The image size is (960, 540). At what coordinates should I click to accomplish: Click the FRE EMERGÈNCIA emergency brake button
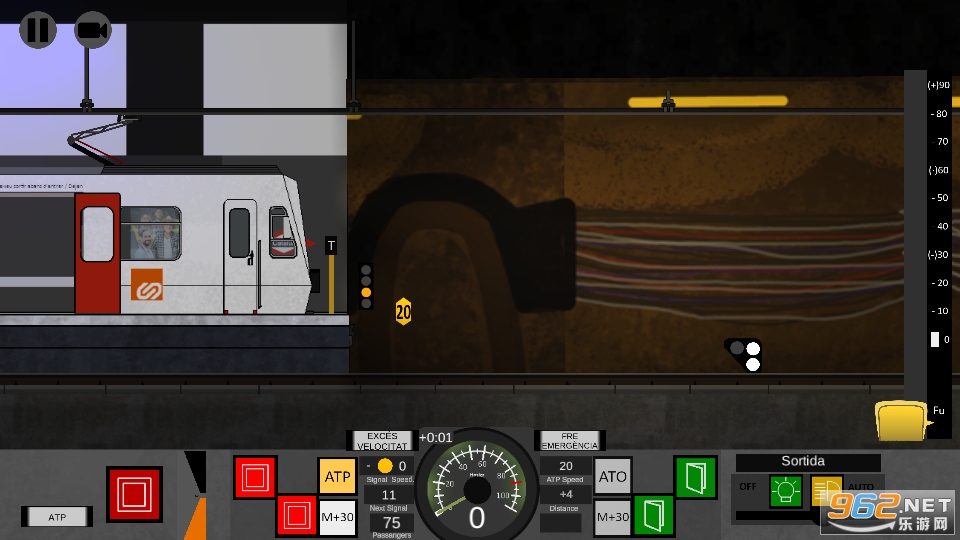(570, 441)
